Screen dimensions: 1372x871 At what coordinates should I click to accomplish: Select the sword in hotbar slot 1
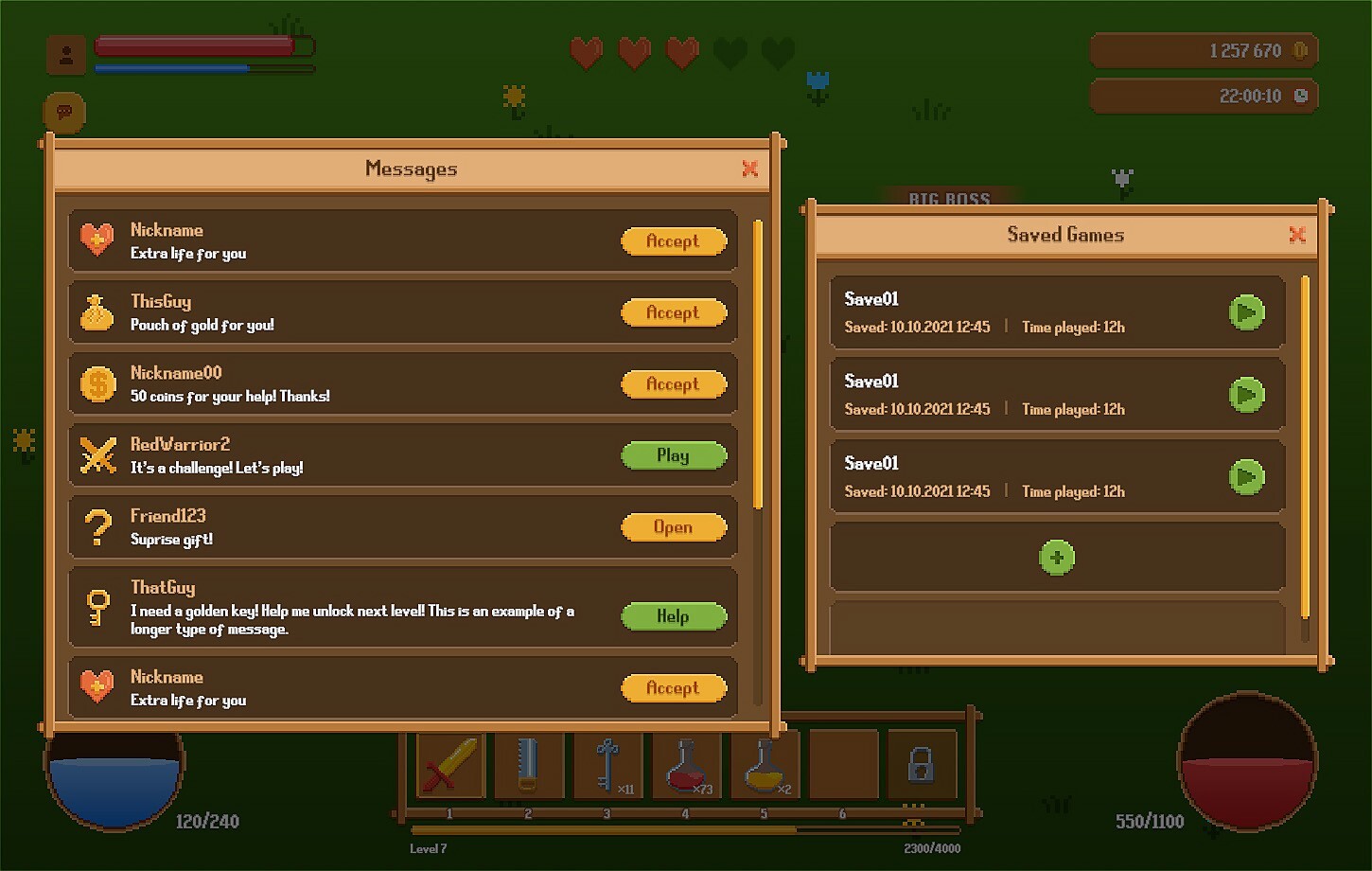449,767
